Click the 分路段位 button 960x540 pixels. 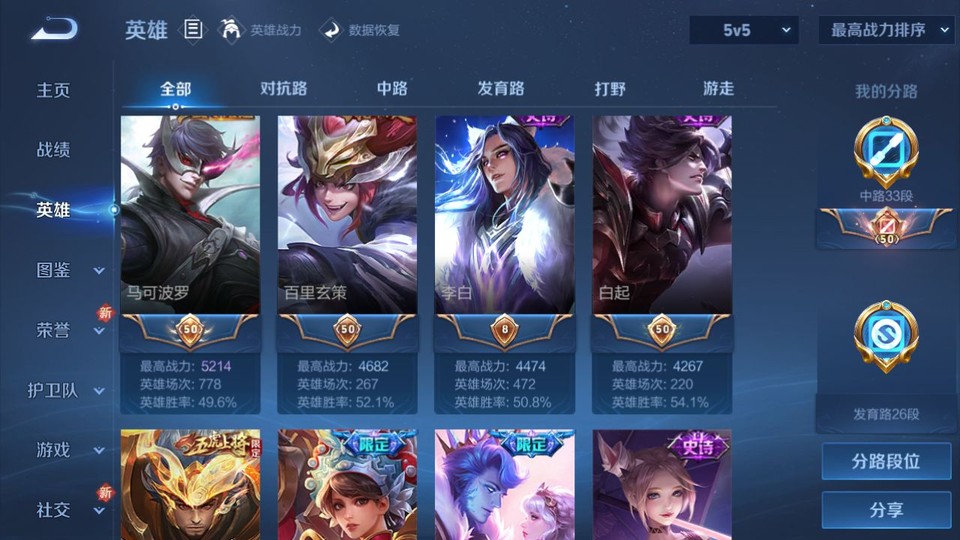pos(886,462)
